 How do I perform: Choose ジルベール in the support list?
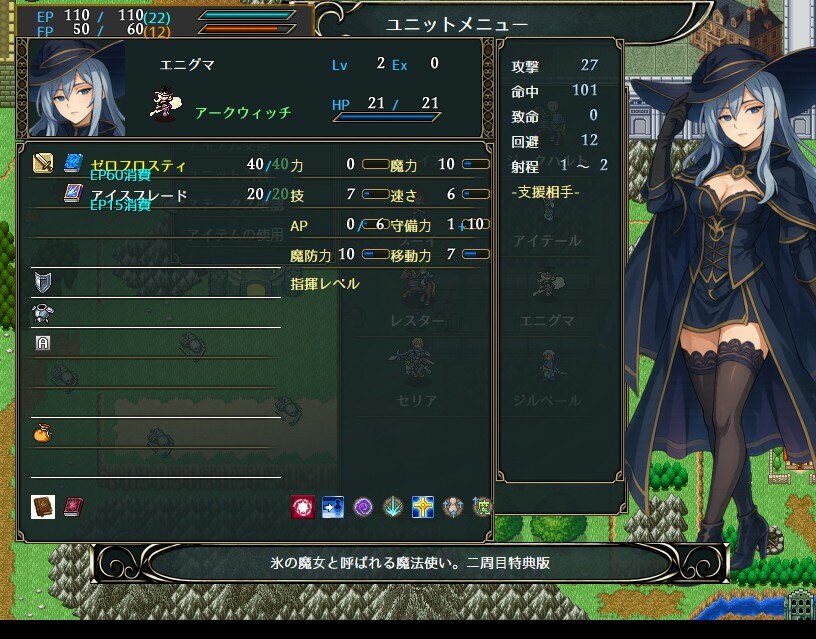tap(547, 400)
